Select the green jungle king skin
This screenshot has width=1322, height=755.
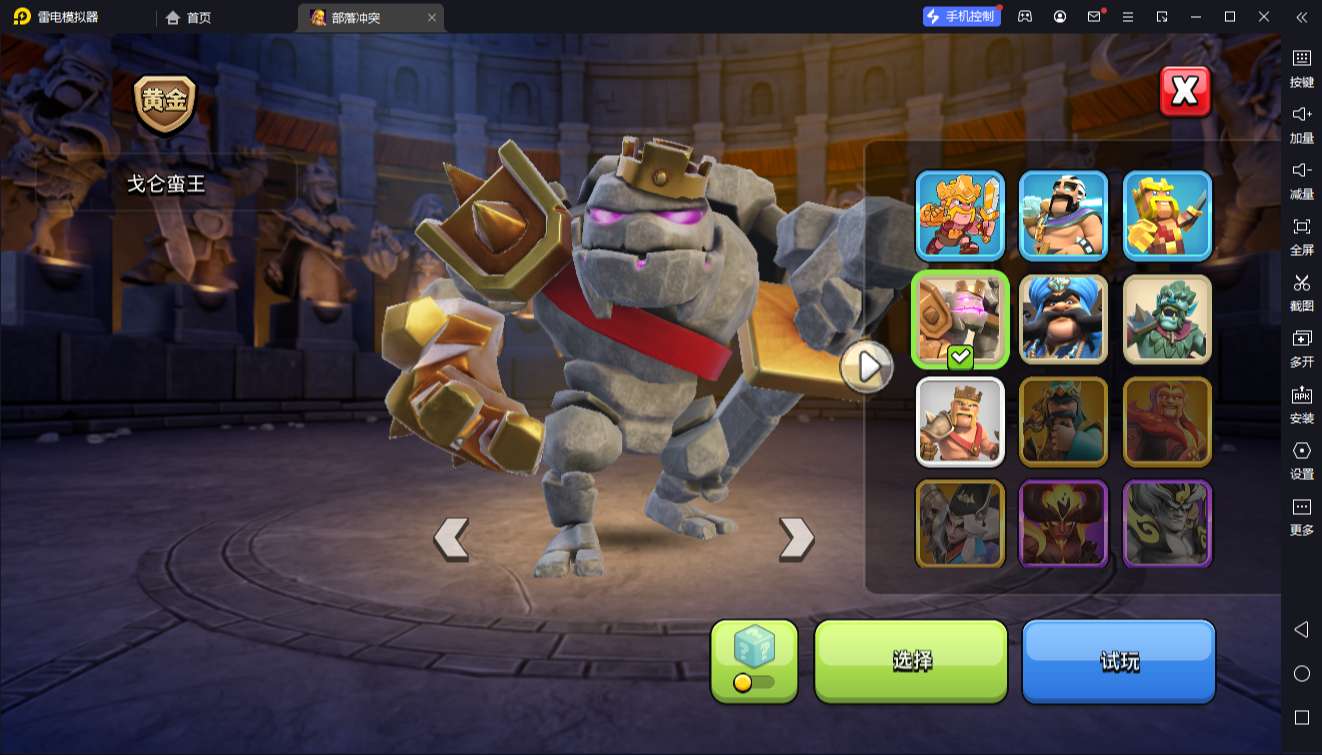tap(1167, 319)
